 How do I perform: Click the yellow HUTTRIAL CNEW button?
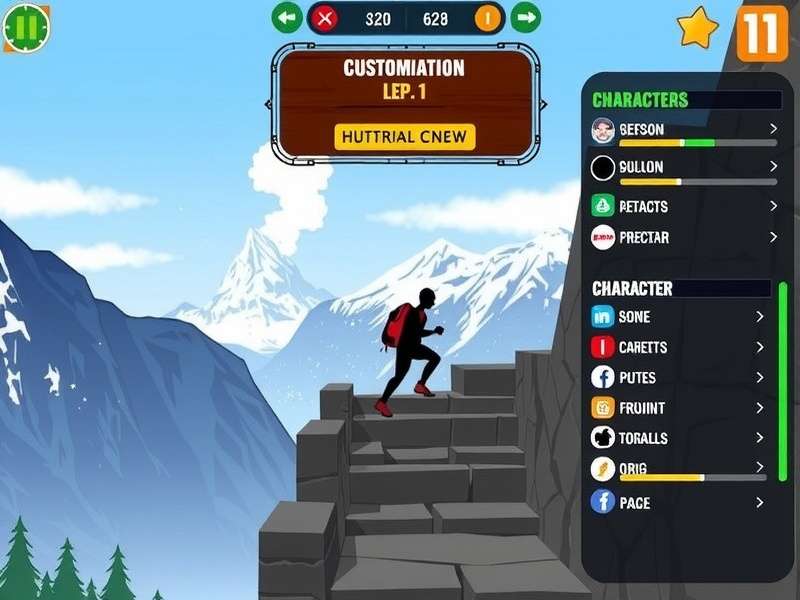coord(404,137)
